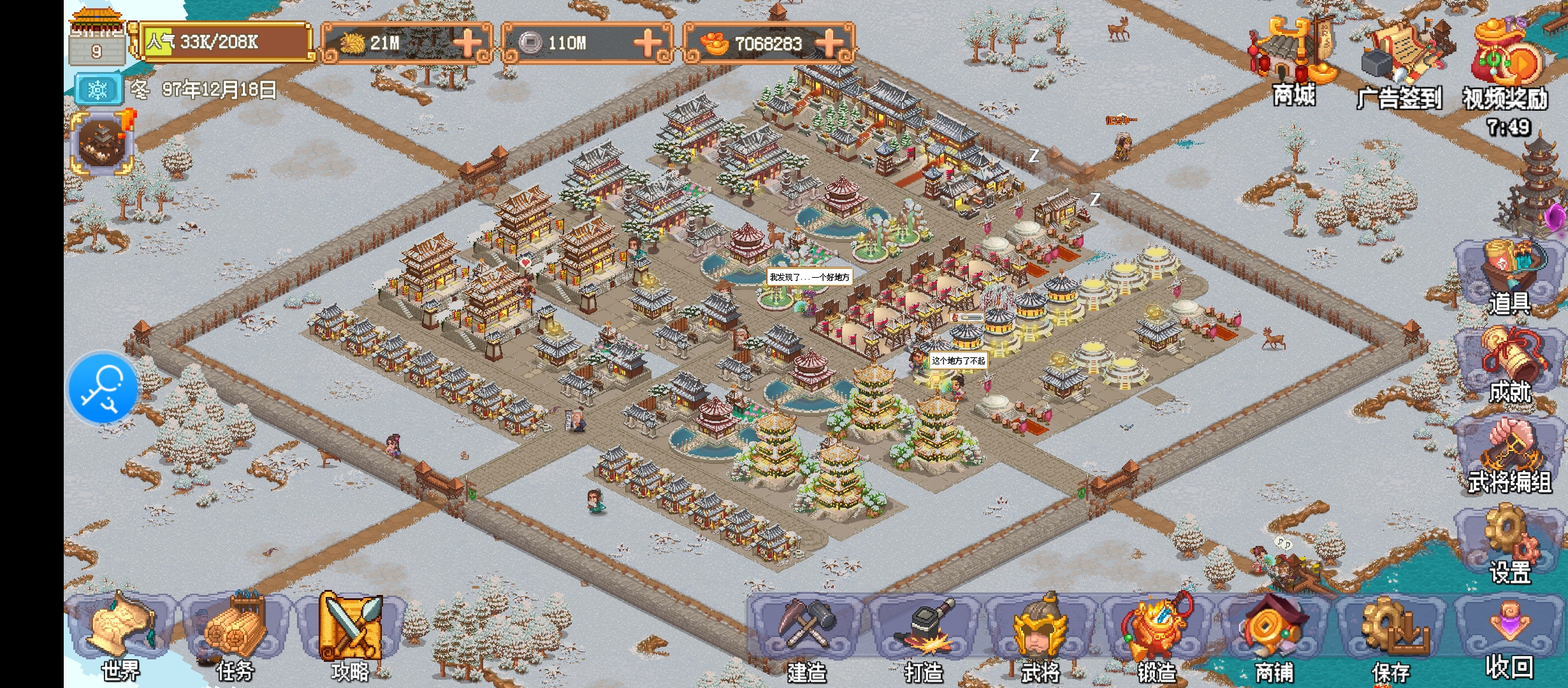The width and height of the screenshot is (1568, 688).
Task: Add gold ingots with the plus button
Action: pyautogui.click(x=829, y=43)
